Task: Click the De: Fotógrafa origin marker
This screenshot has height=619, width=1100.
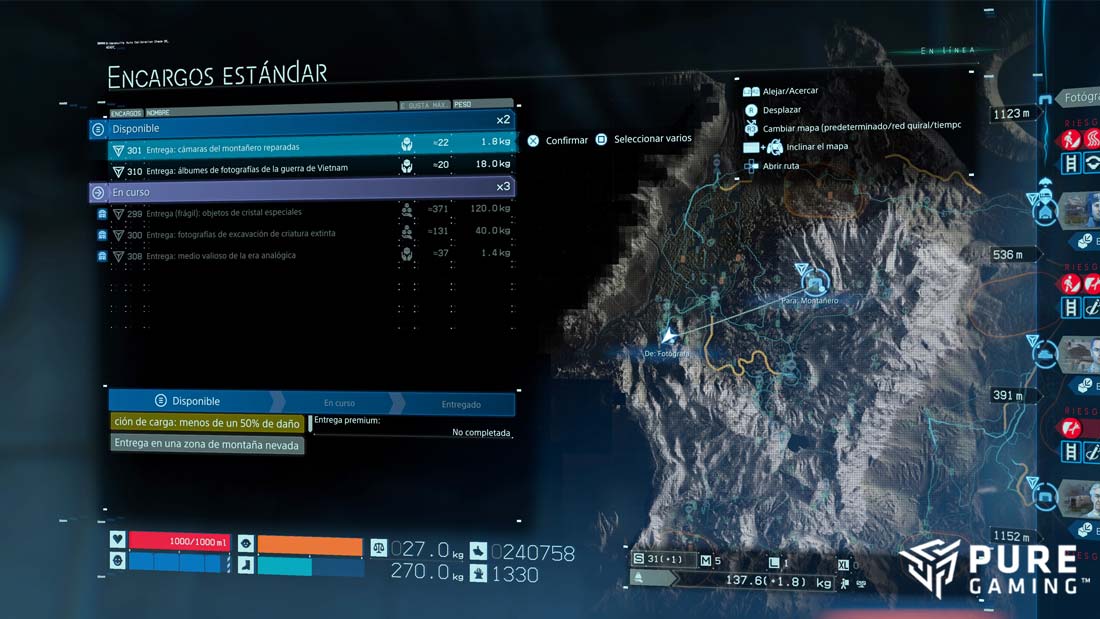Action: [669, 338]
